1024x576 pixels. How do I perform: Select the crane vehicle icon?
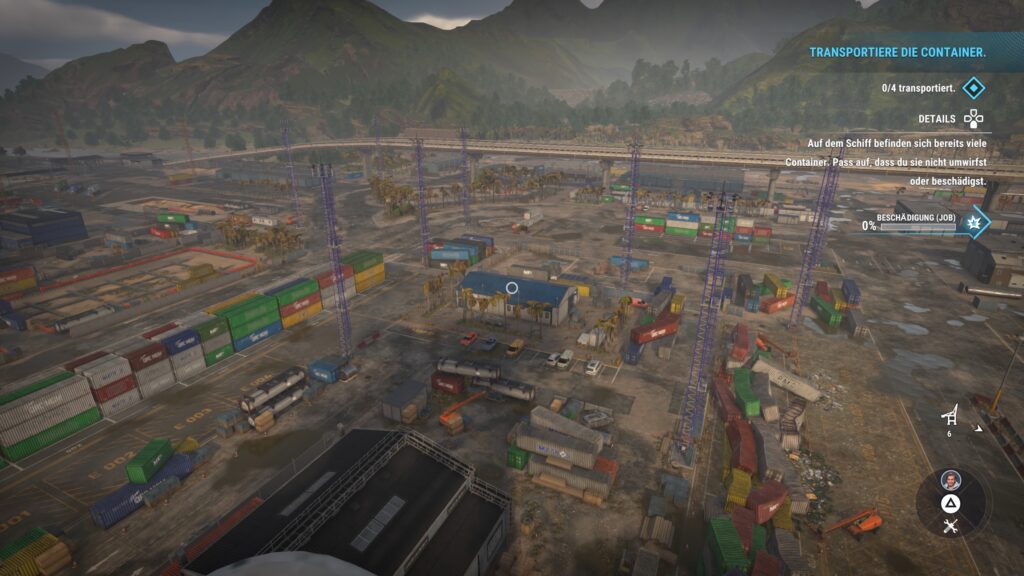(951, 416)
